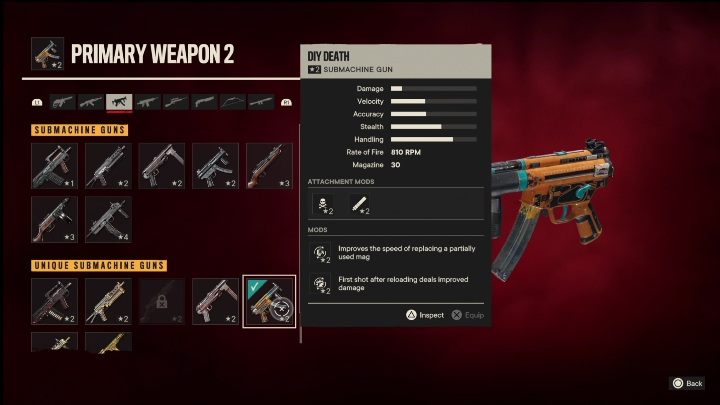Pick the four-star submachine gun
This screenshot has width=720, height=405.
[x=108, y=219]
